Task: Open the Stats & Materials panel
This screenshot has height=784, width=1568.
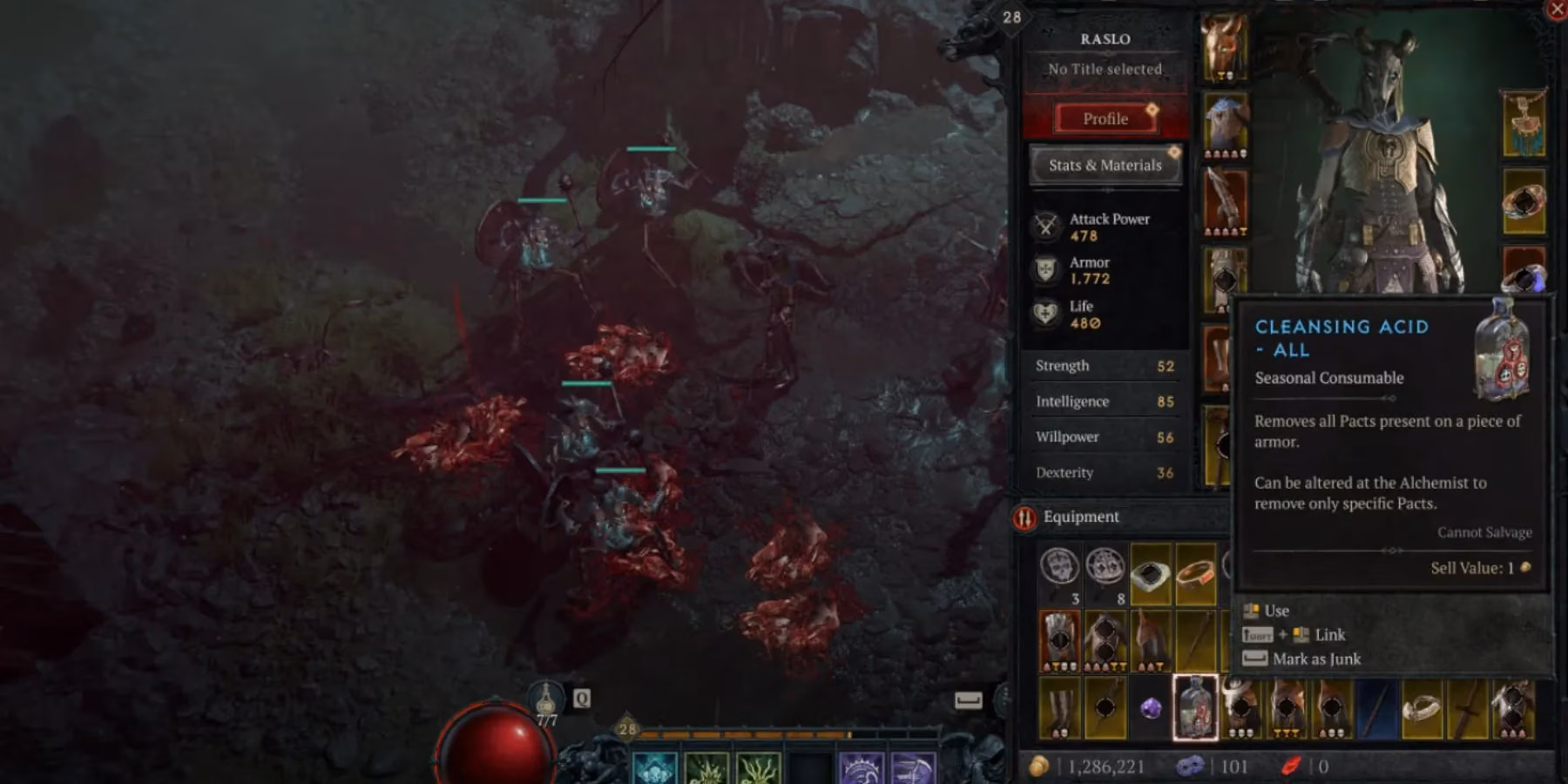Action: (1104, 165)
